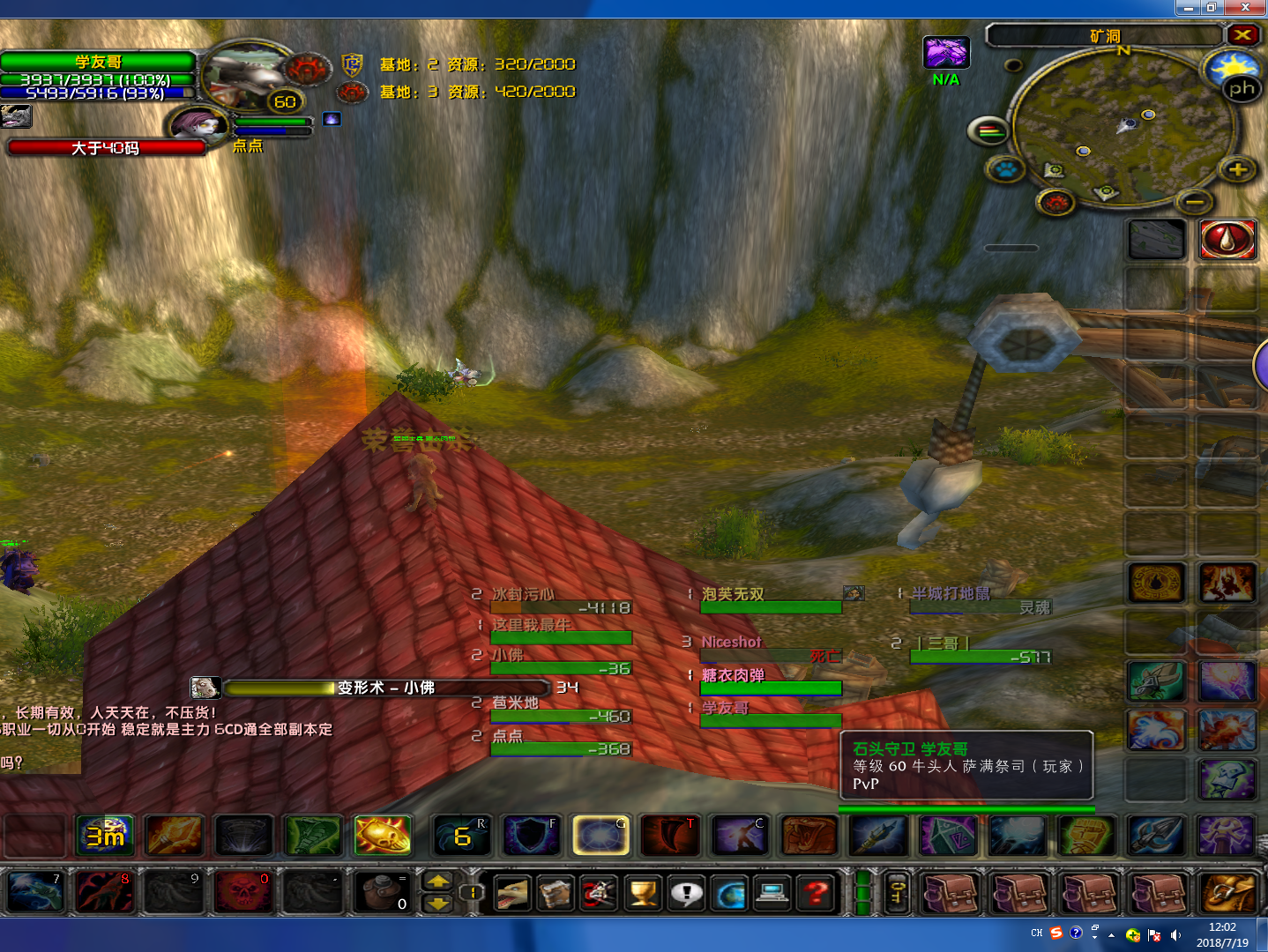Close the minimap with the red X
Viewport: 1268px width, 952px height.
tap(1242, 35)
